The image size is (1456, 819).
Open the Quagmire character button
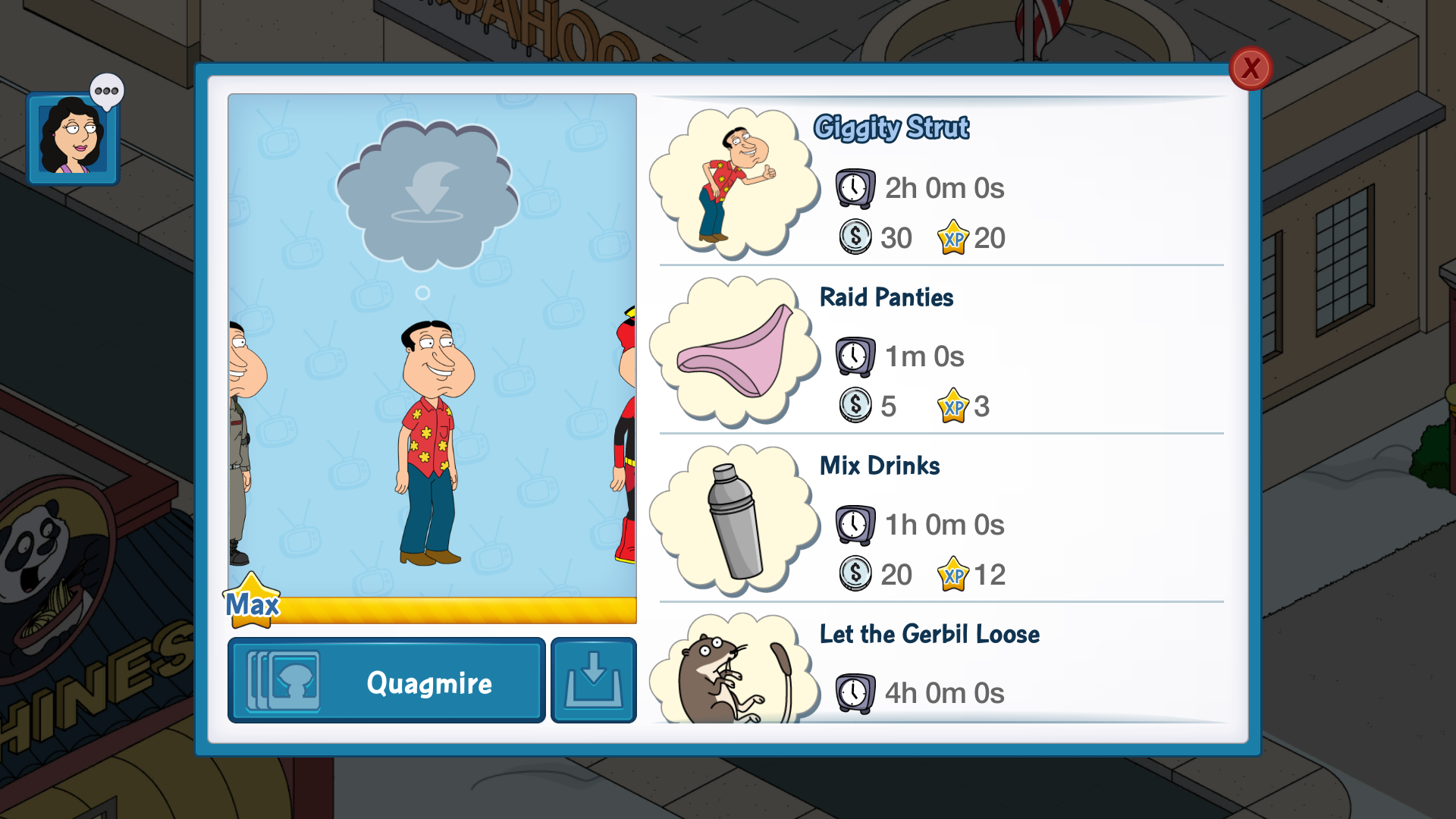[386, 680]
